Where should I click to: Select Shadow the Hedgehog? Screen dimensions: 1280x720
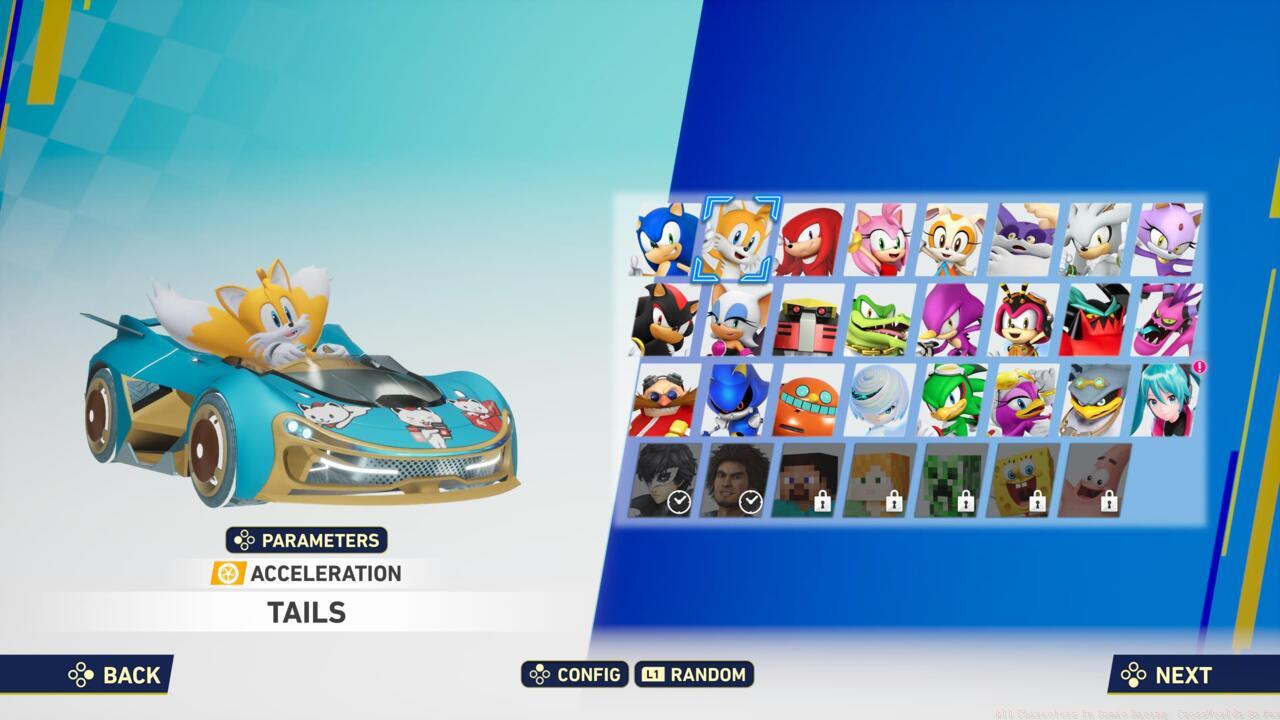coord(661,321)
